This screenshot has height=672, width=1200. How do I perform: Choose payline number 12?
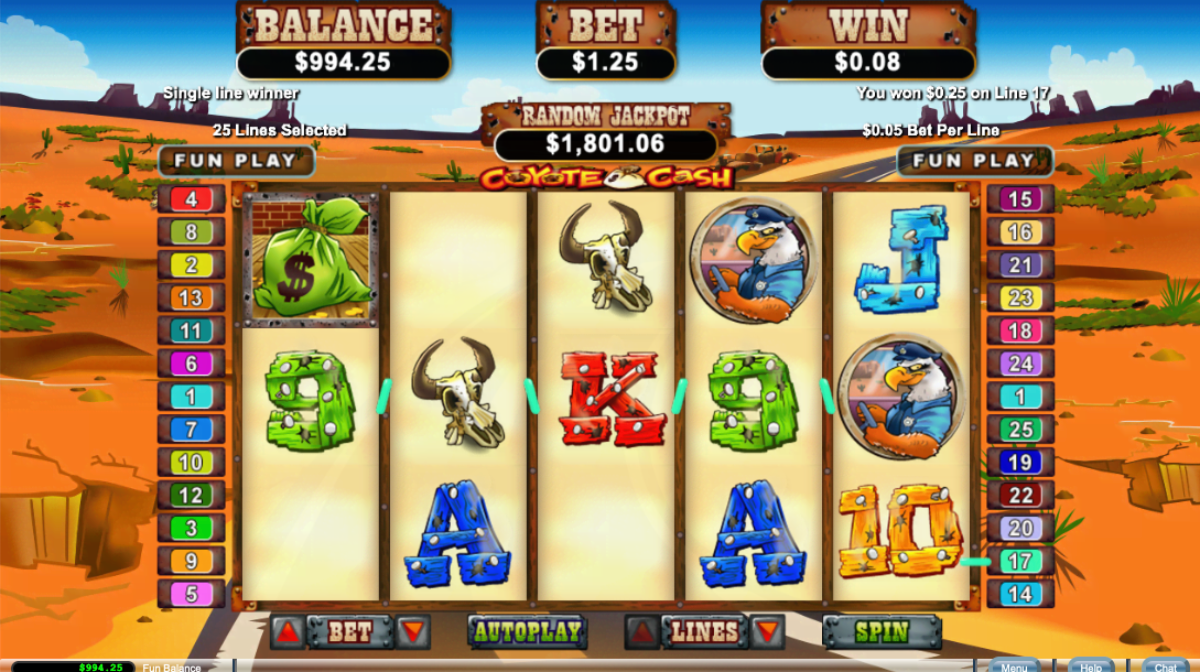pos(191,495)
